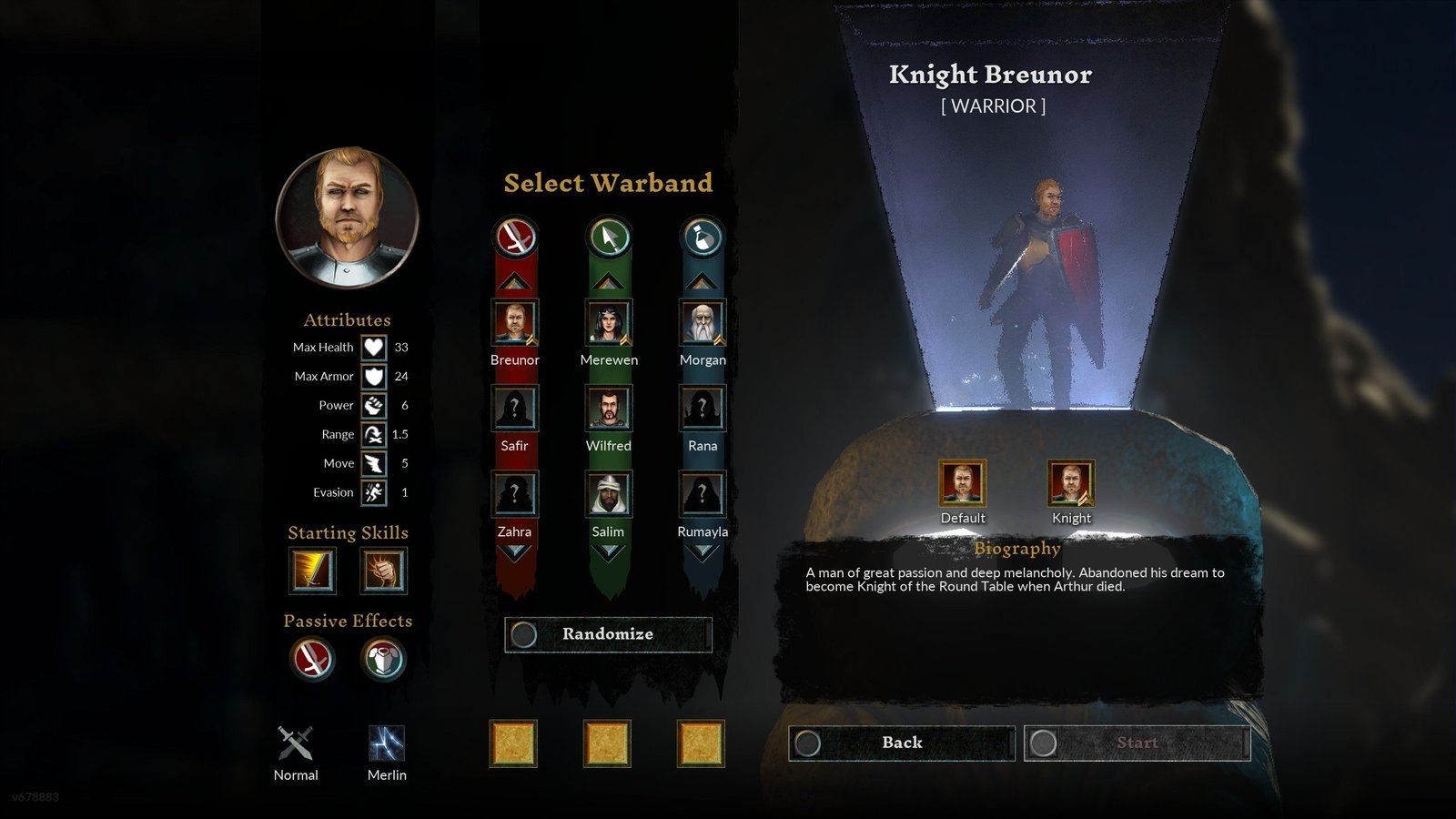
Task: View the armor passive effect icon
Action: click(383, 659)
